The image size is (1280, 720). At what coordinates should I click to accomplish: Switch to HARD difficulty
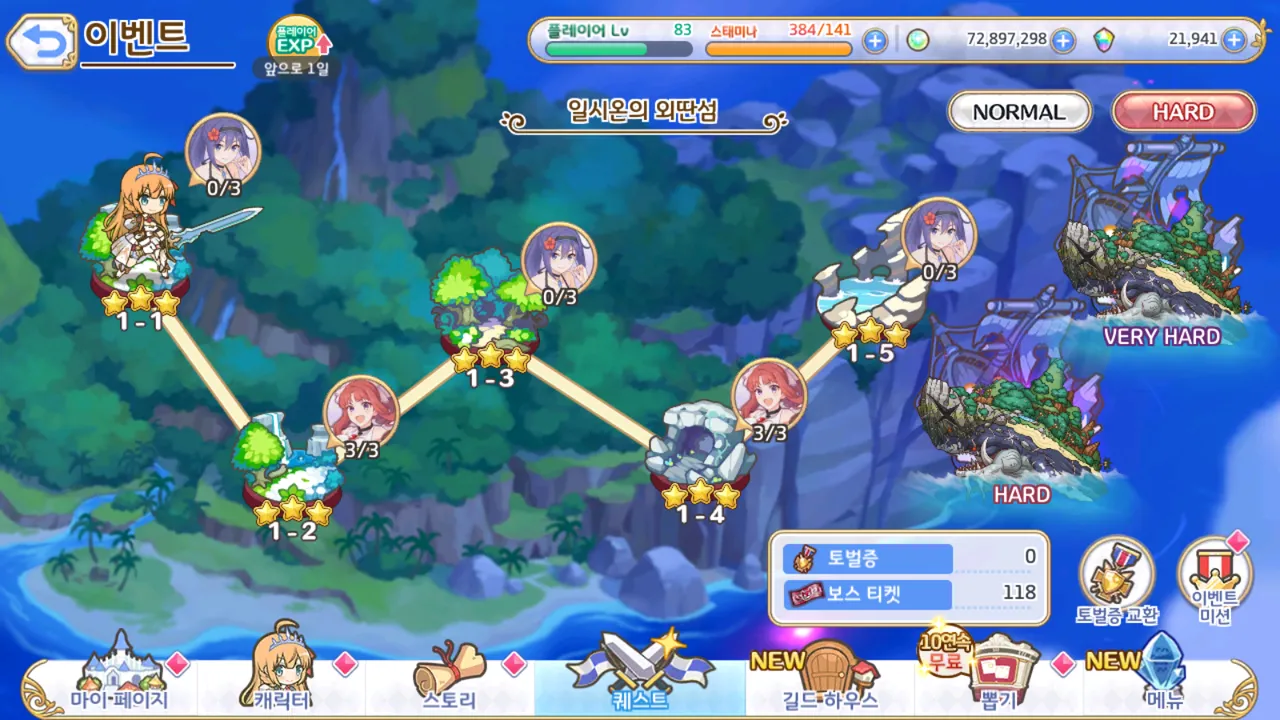coord(1183,112)
